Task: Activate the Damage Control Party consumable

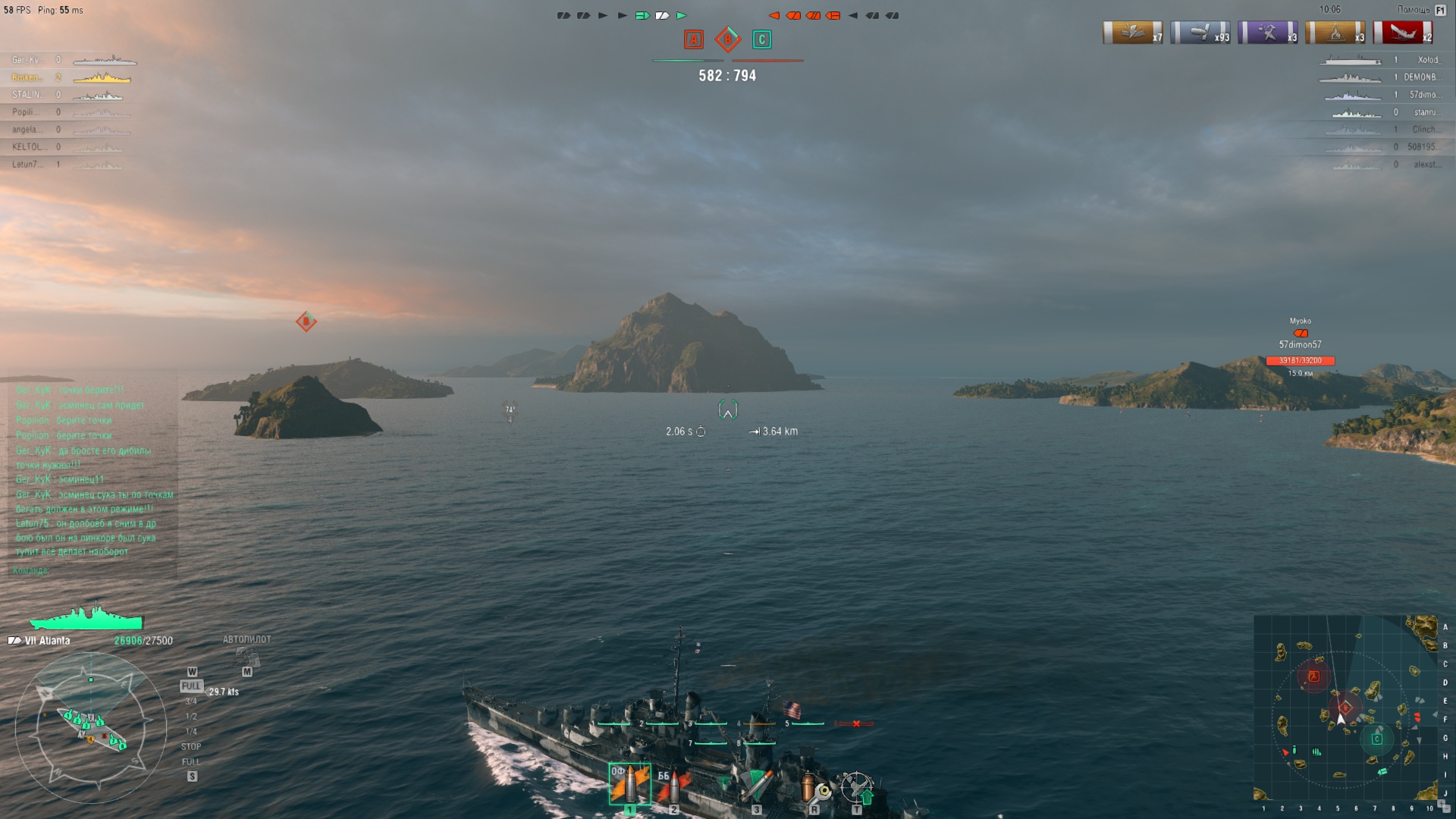Action: coord(814,787)
